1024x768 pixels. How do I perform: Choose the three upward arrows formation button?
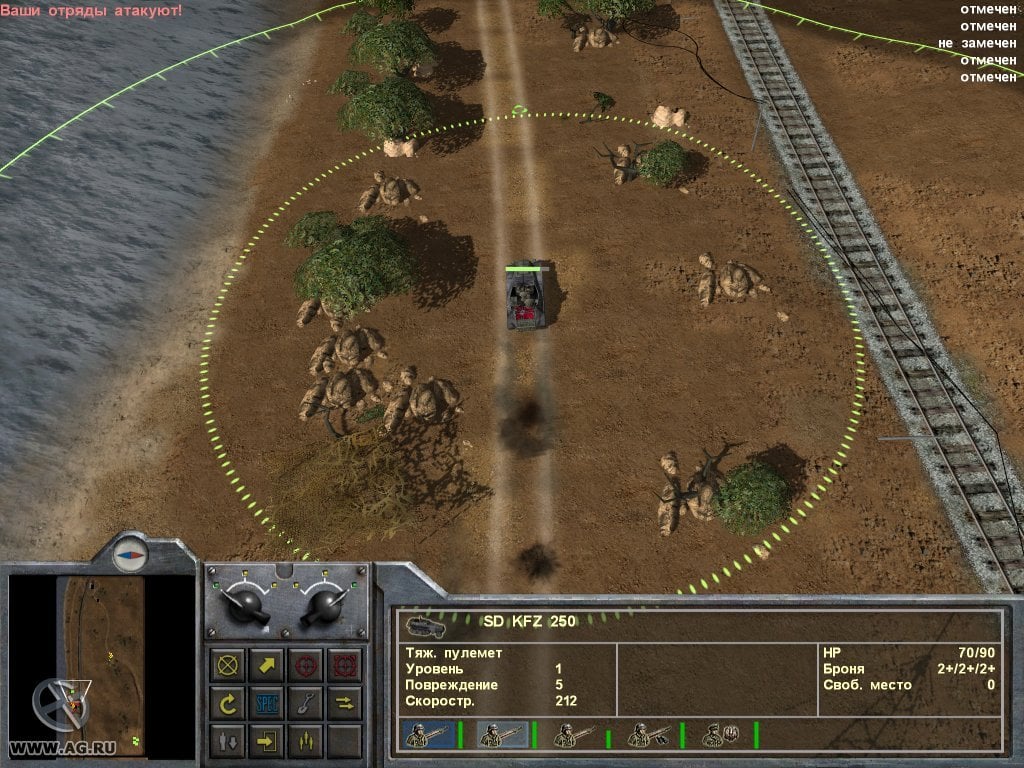click(x=305, y=741)
